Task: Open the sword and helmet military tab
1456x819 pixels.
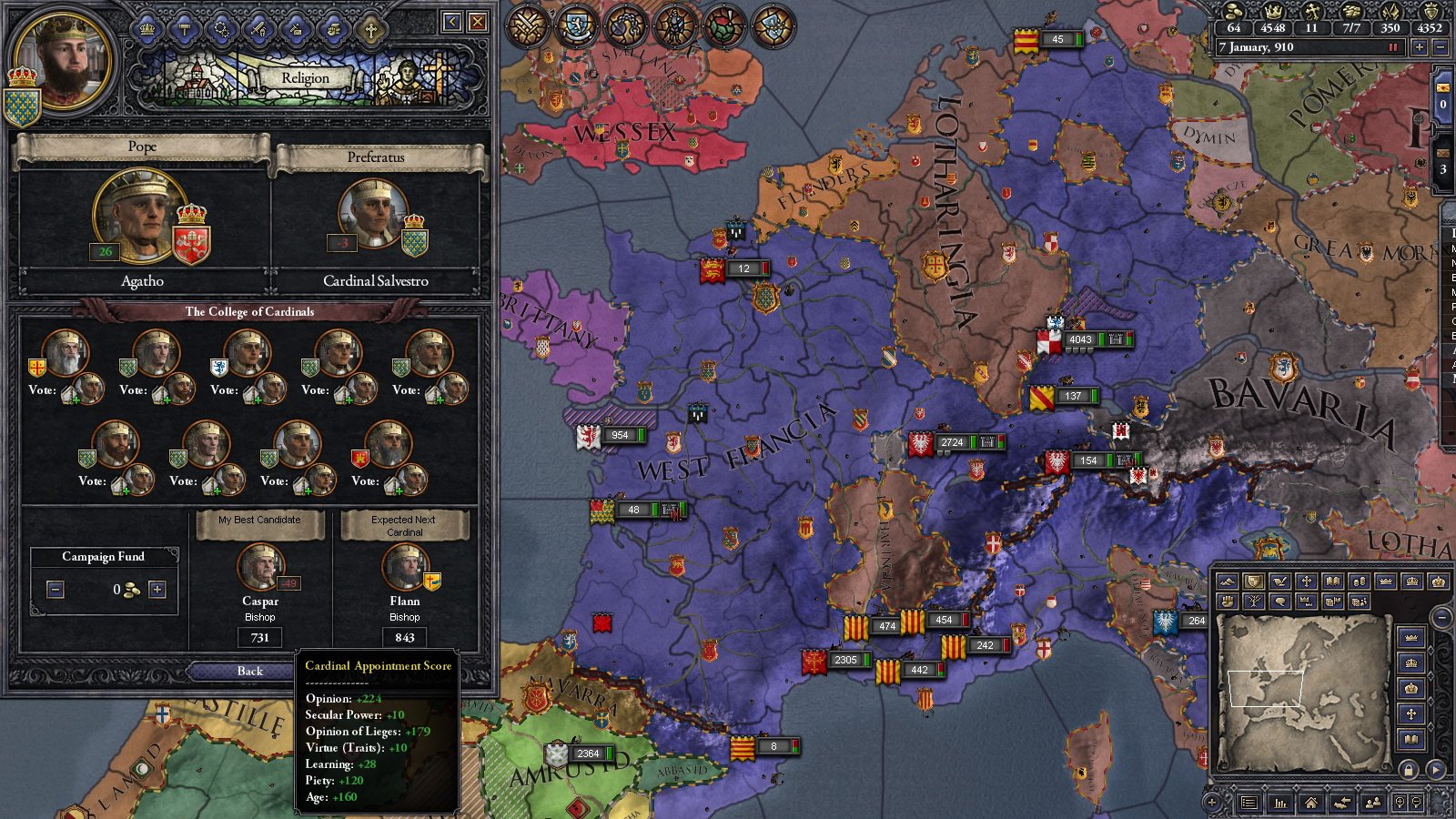Action: tap(259, 29)
